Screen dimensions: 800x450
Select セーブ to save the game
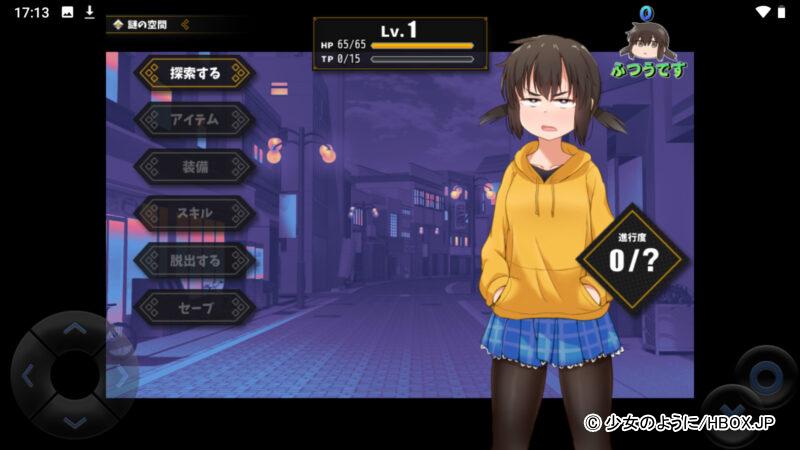195,308
